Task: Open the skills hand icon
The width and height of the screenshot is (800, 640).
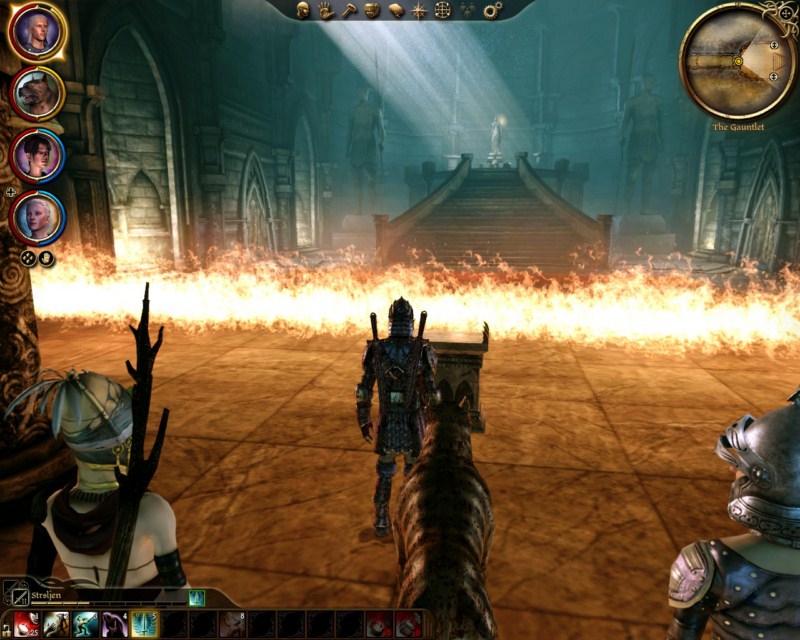Action: (x=326, y=10)
